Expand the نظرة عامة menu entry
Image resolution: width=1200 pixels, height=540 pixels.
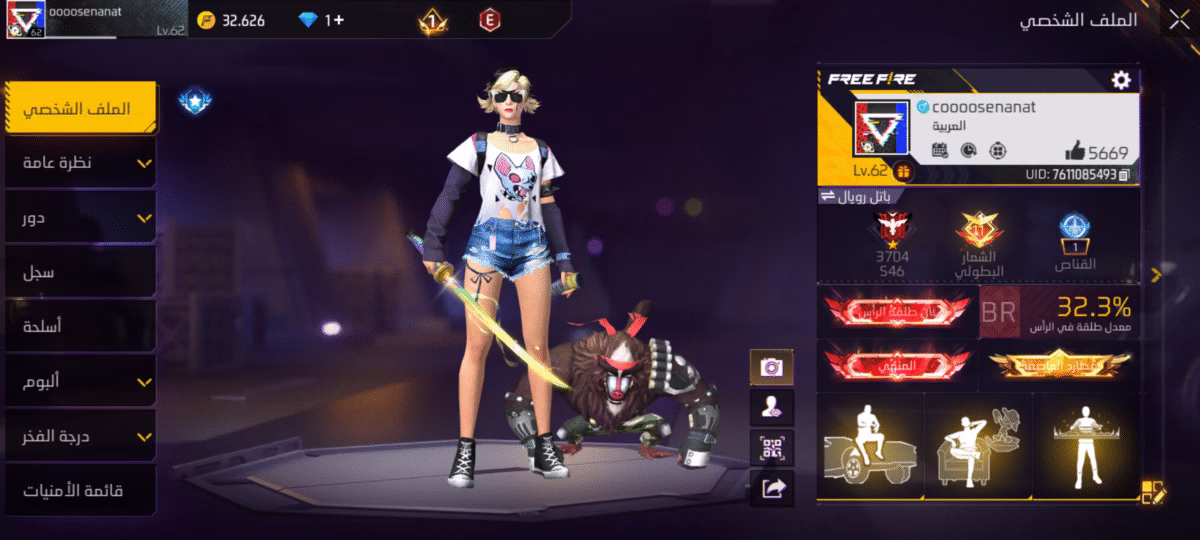tap(80, 163)
